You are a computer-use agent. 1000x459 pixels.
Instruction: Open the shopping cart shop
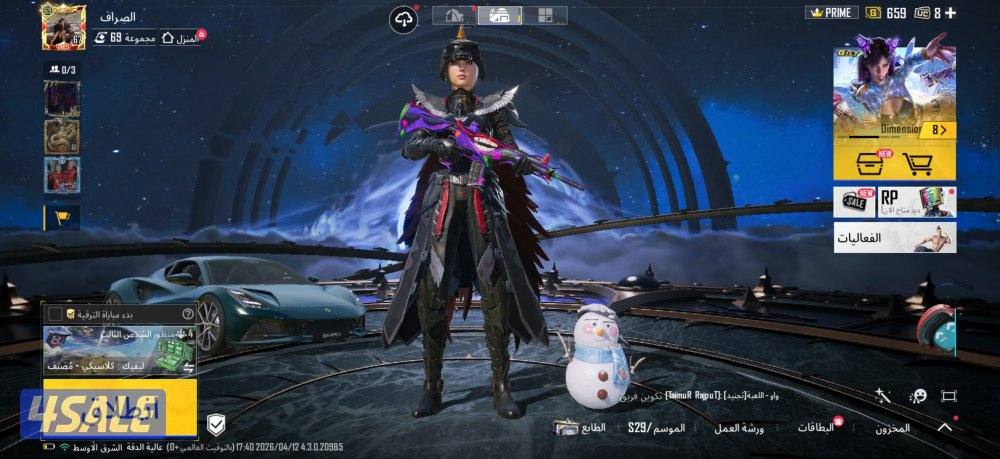[x=916, y=165]
